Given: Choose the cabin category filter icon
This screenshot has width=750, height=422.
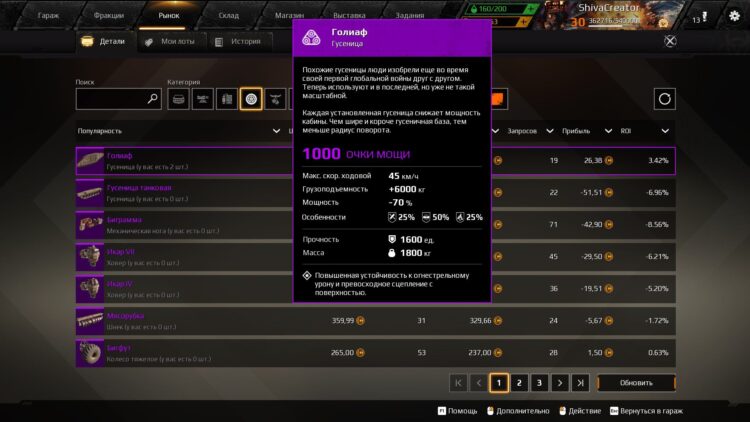Looking at the screenshot, I should point(178,99).
